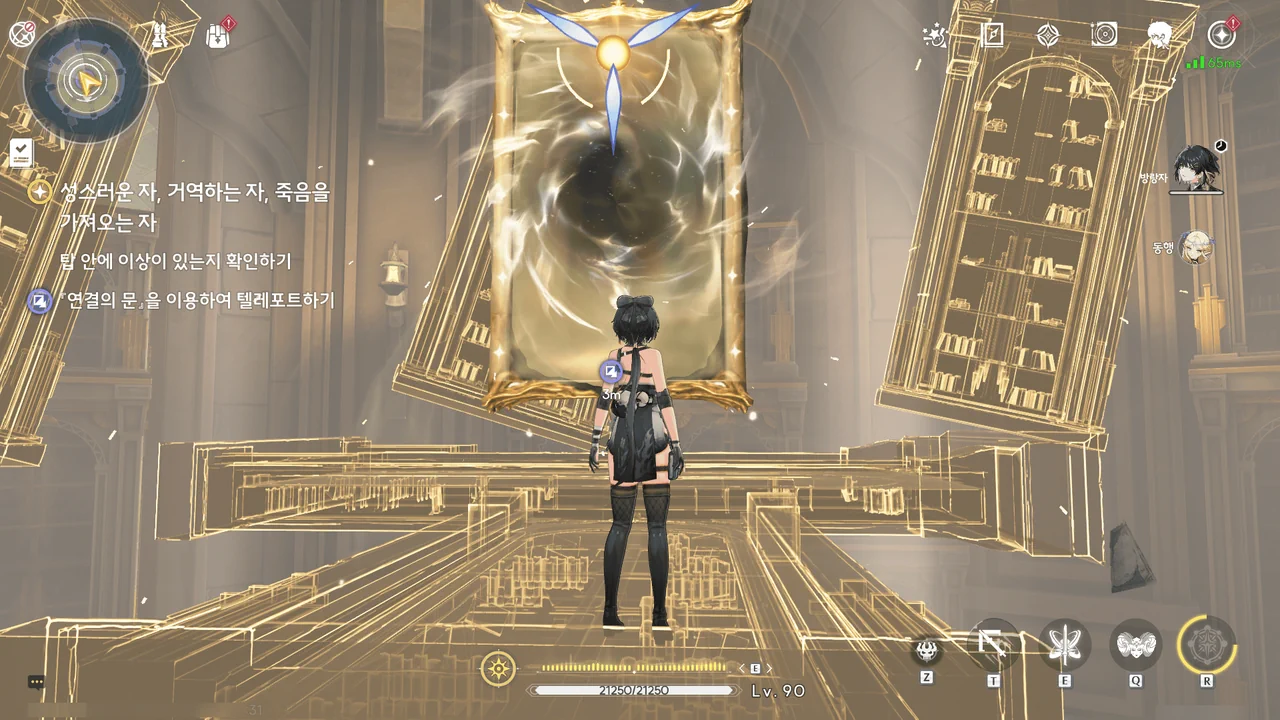Open the backpack inventory icon

(217, 36)
